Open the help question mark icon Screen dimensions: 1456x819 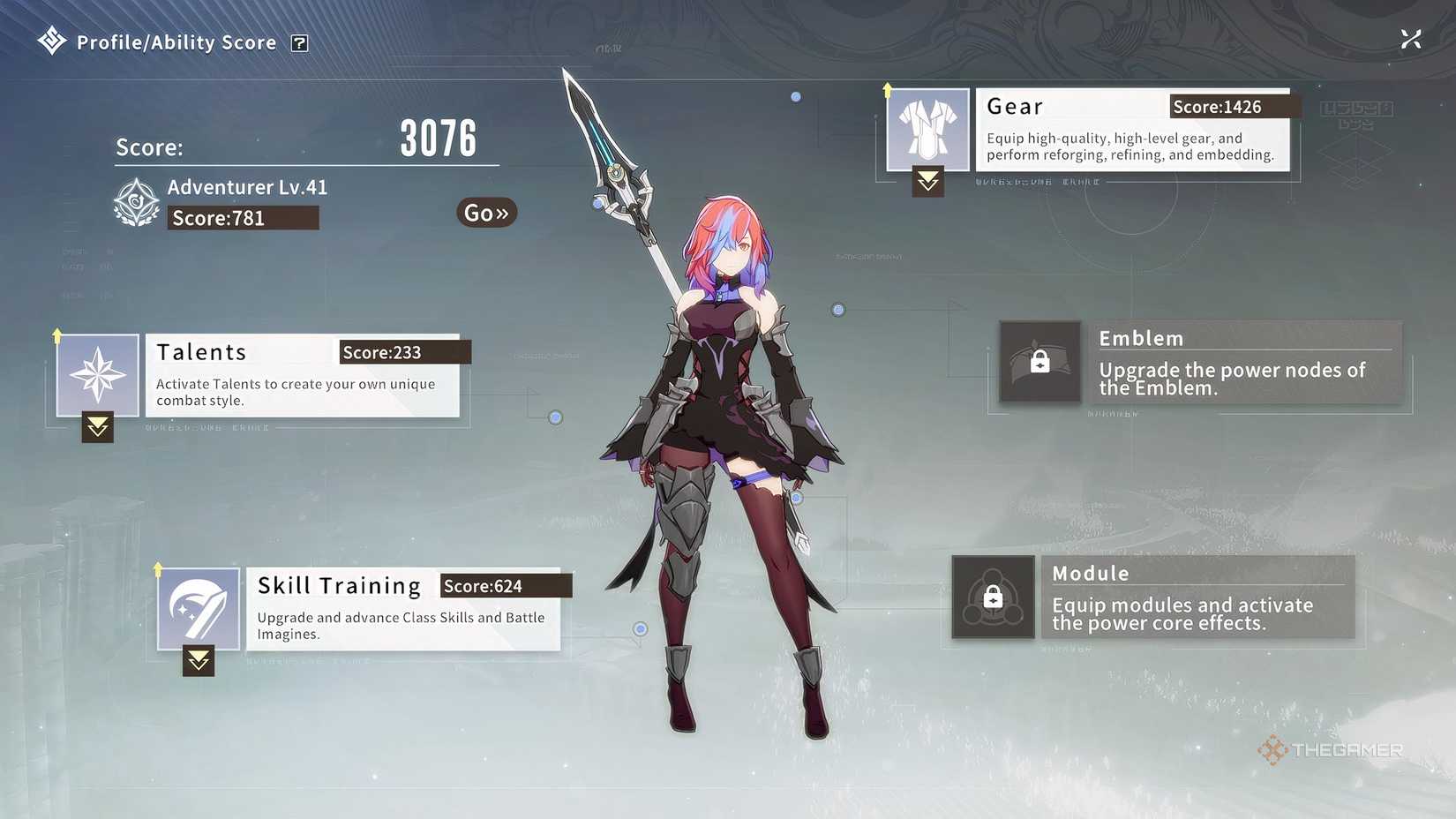[300, 42]
